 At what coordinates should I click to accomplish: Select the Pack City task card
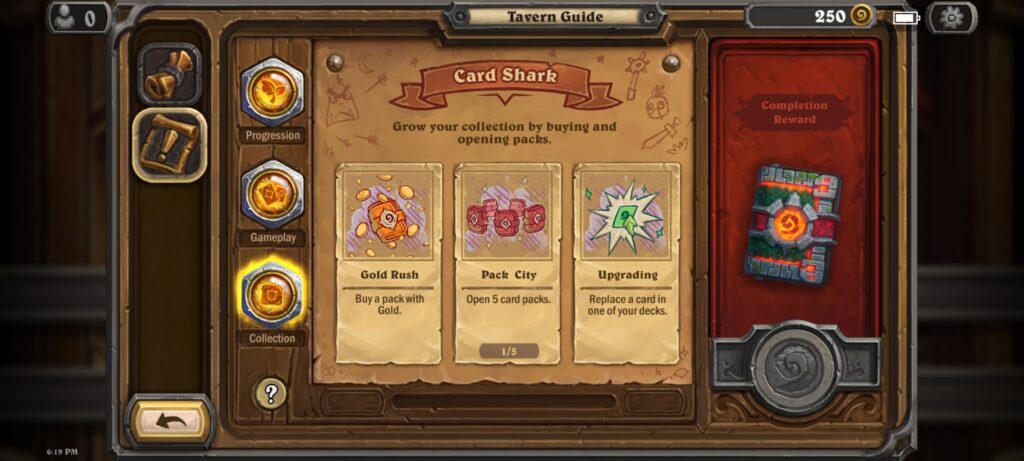tap(507, 262)
